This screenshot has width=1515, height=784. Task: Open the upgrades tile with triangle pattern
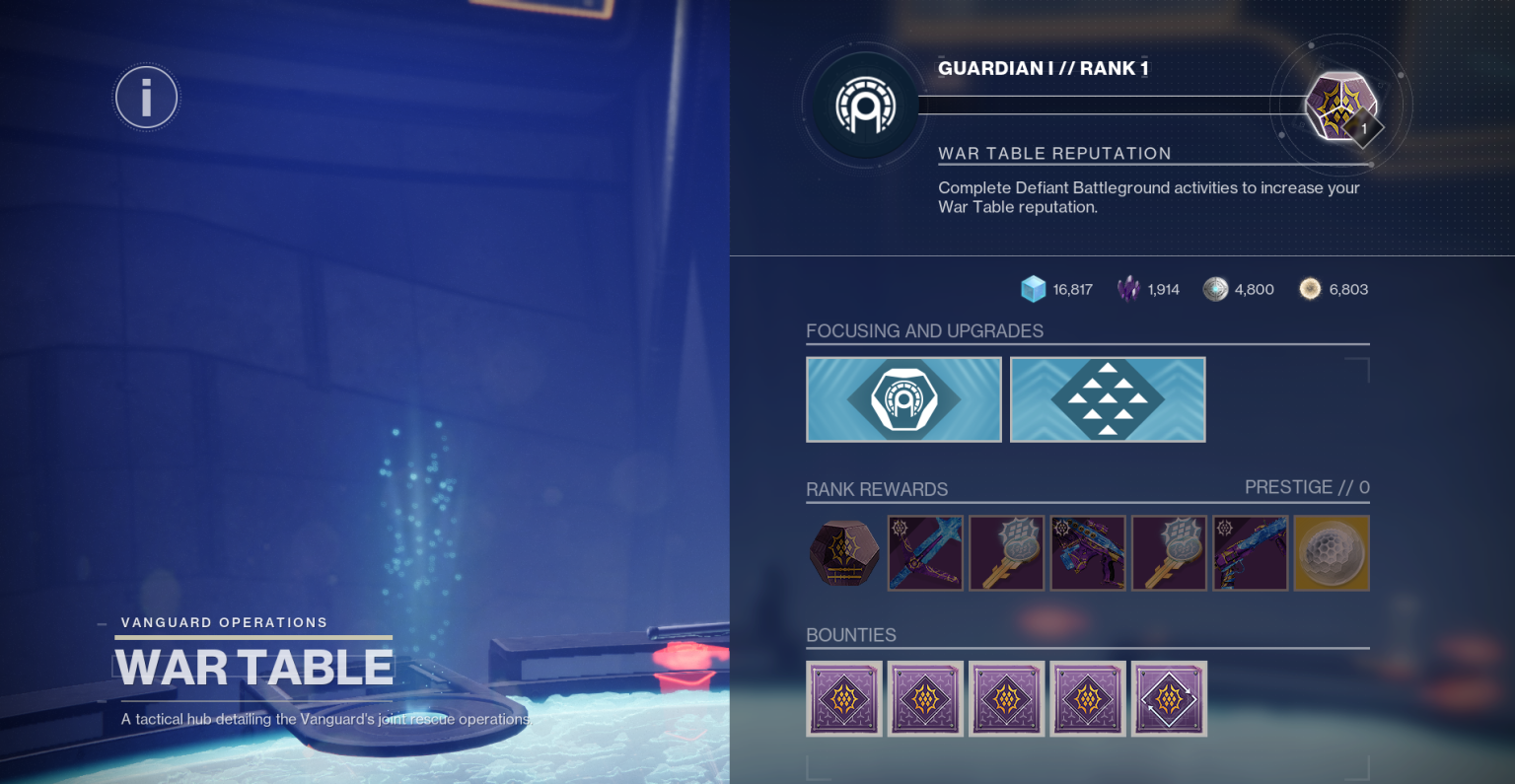point(1107,398)
